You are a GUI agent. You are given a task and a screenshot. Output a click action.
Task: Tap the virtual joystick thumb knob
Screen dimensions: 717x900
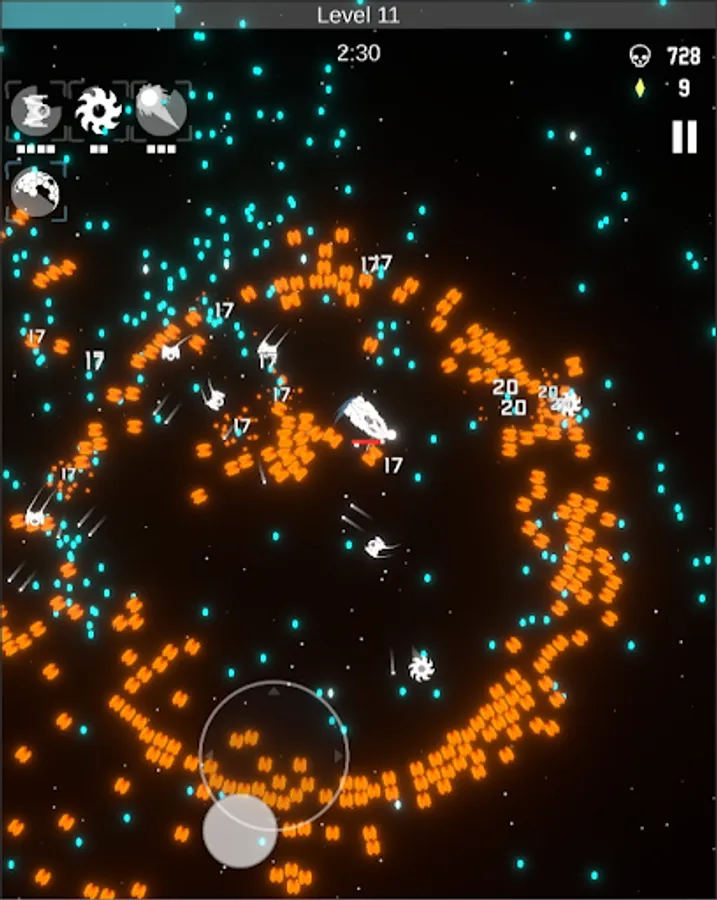coord(240,830)
